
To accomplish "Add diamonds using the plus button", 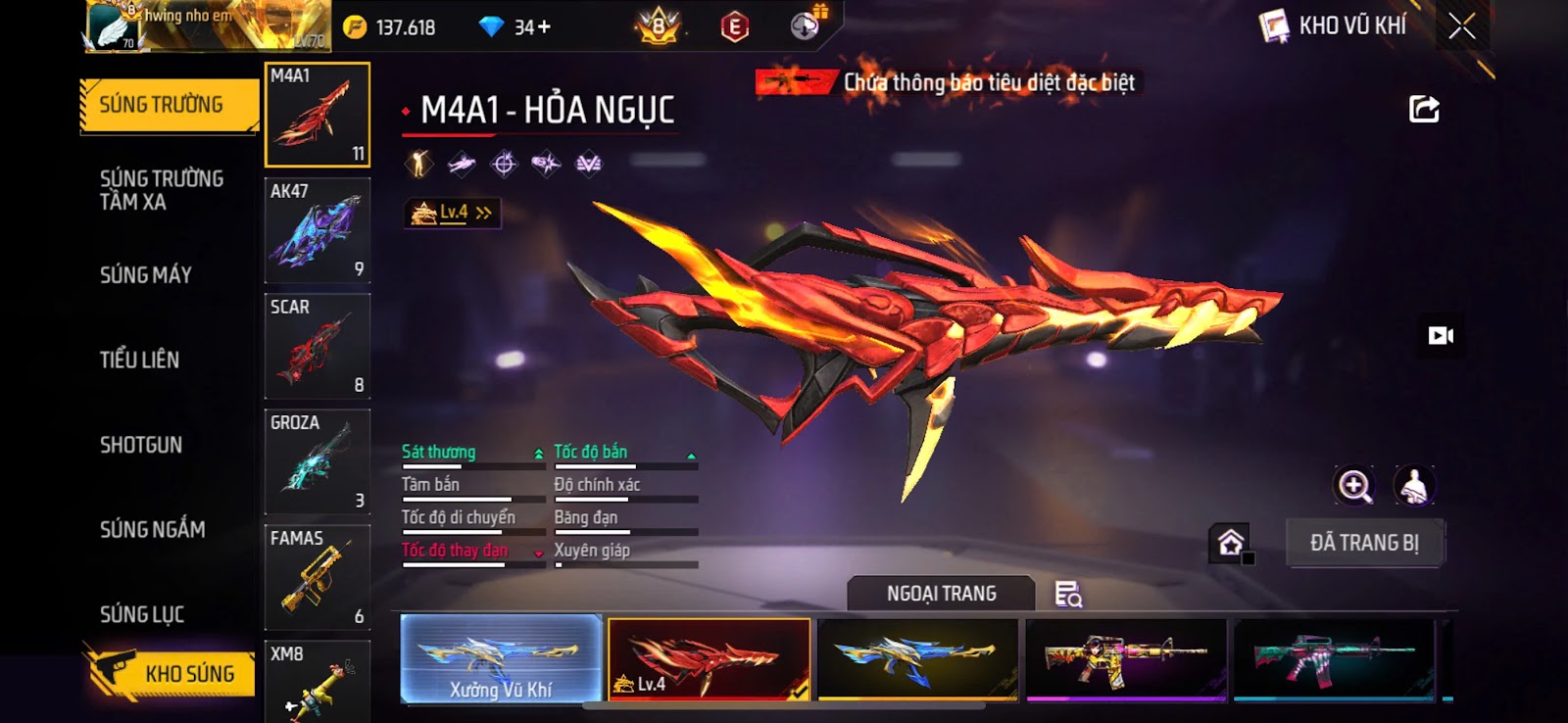I will (x=544, y=27).
